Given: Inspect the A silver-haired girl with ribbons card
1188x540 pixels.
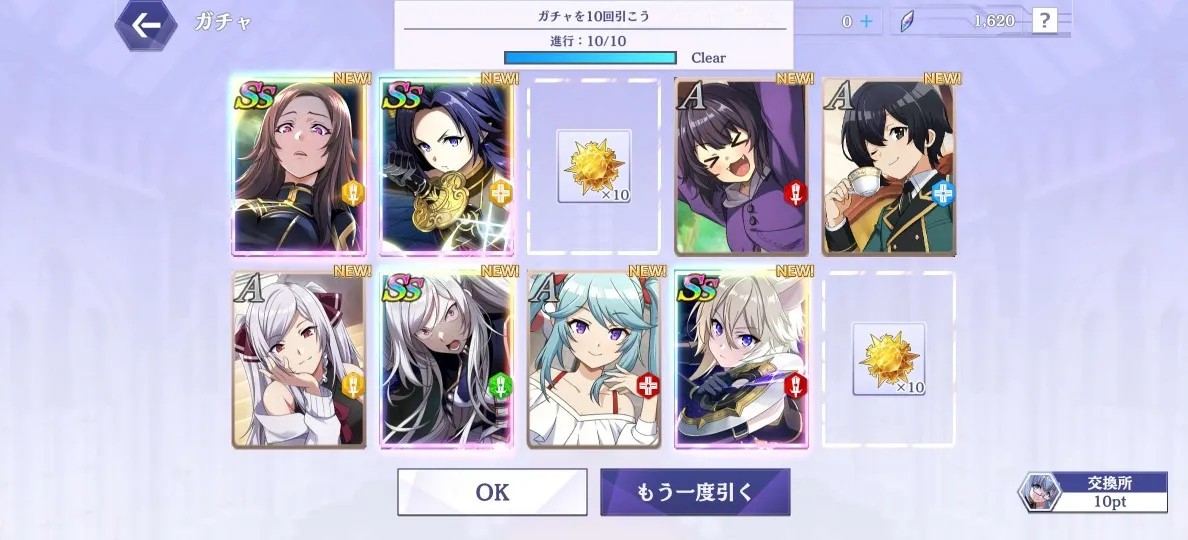Looking at the screenshot, I should click(x=298, y=360).
